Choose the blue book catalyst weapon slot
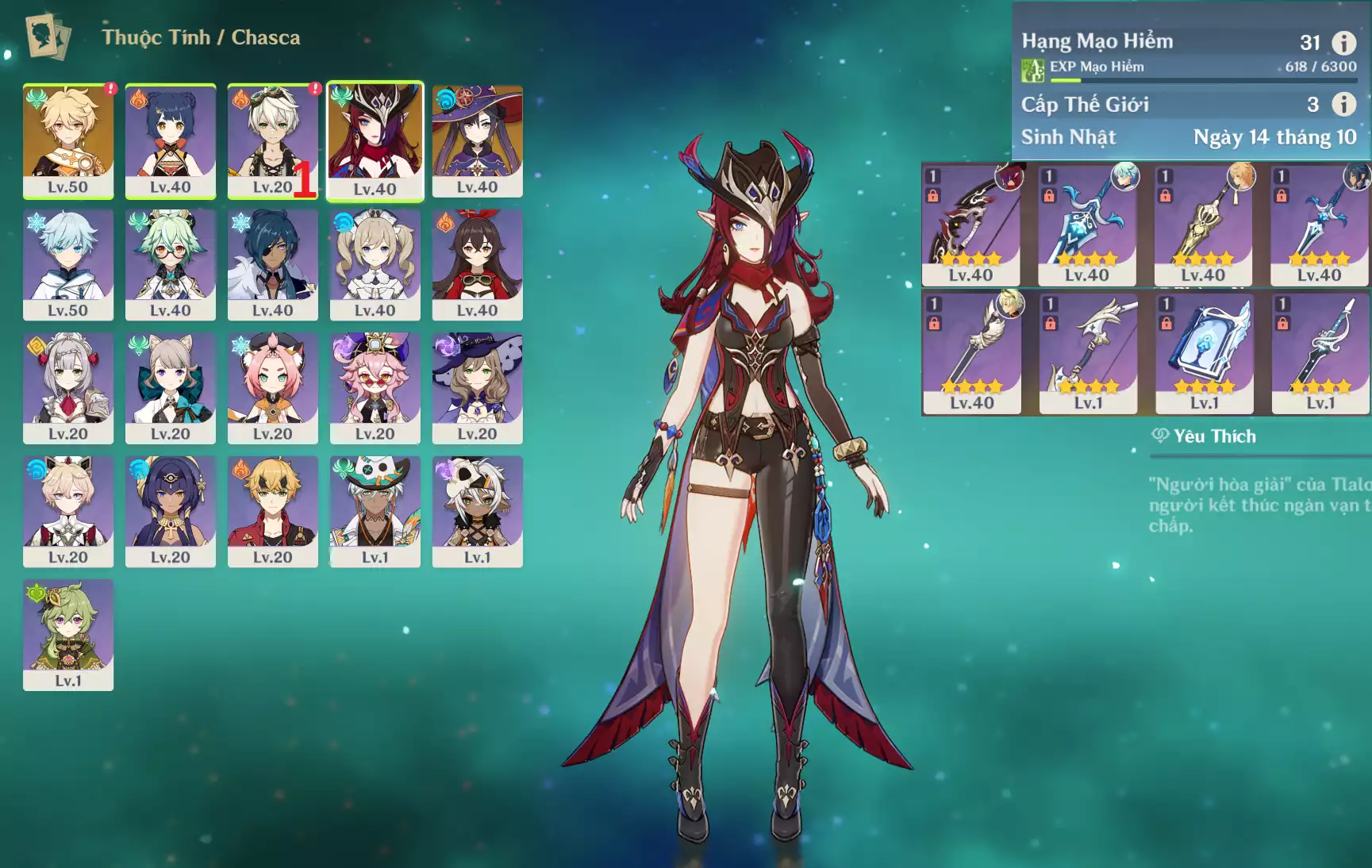This screenshot has width=1372, height=868. [1204, 352]
